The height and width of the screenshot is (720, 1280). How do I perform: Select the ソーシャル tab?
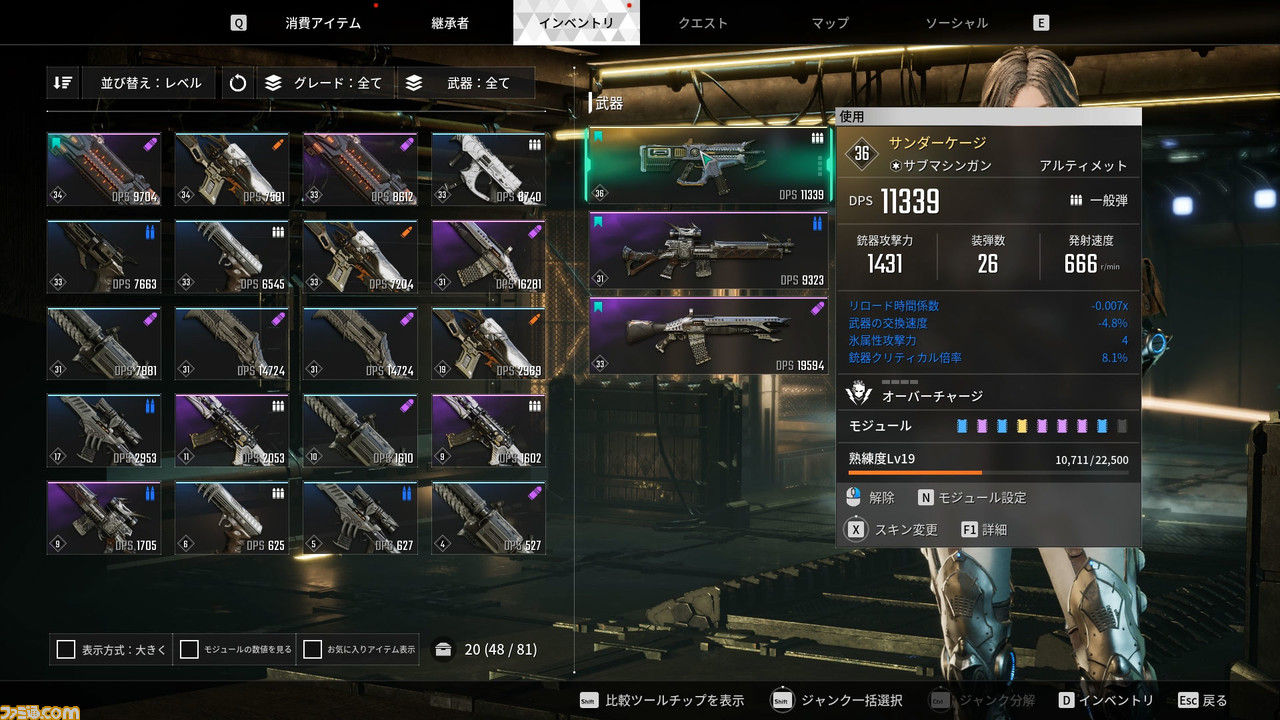coord(956,23)
